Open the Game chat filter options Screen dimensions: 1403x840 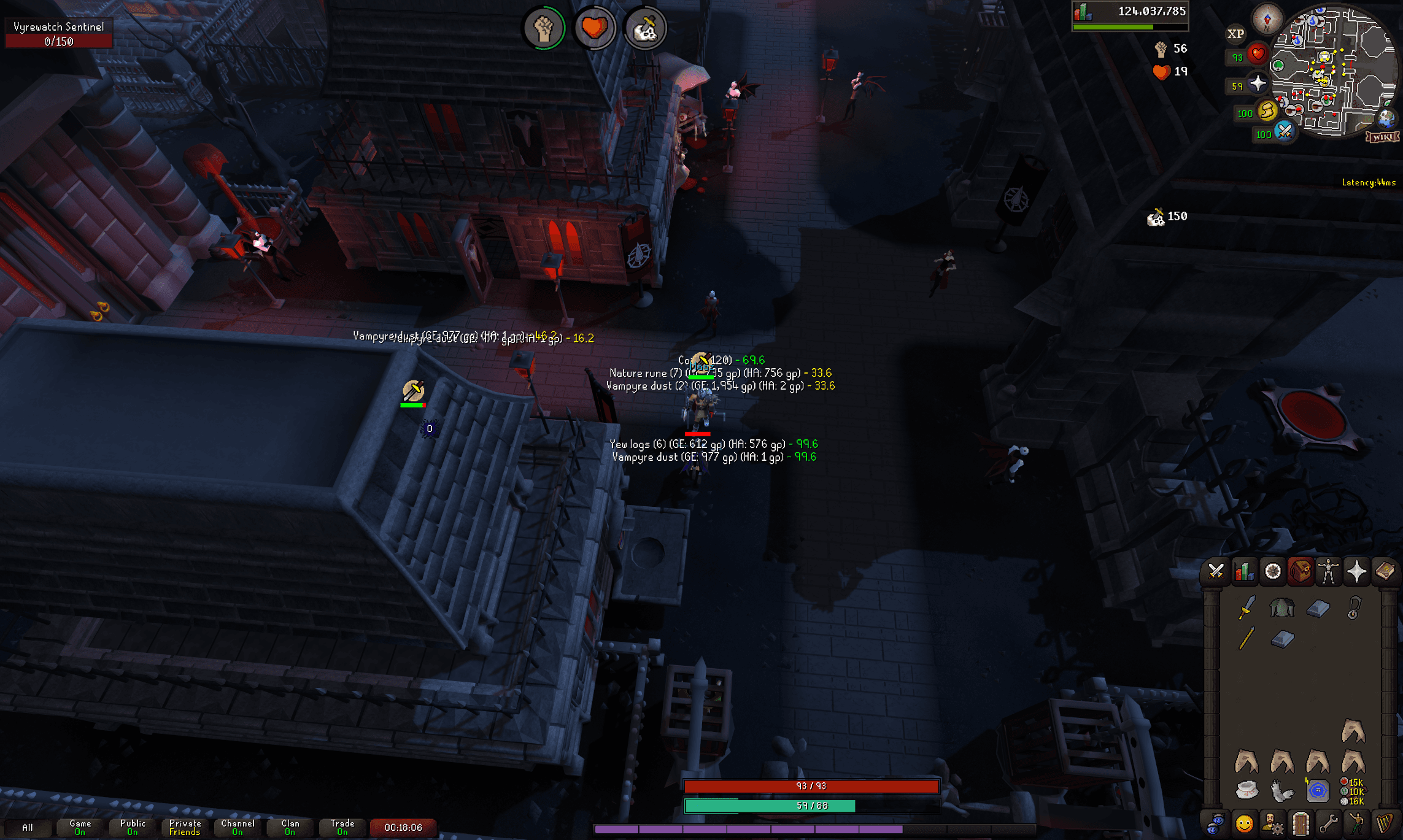80,827
